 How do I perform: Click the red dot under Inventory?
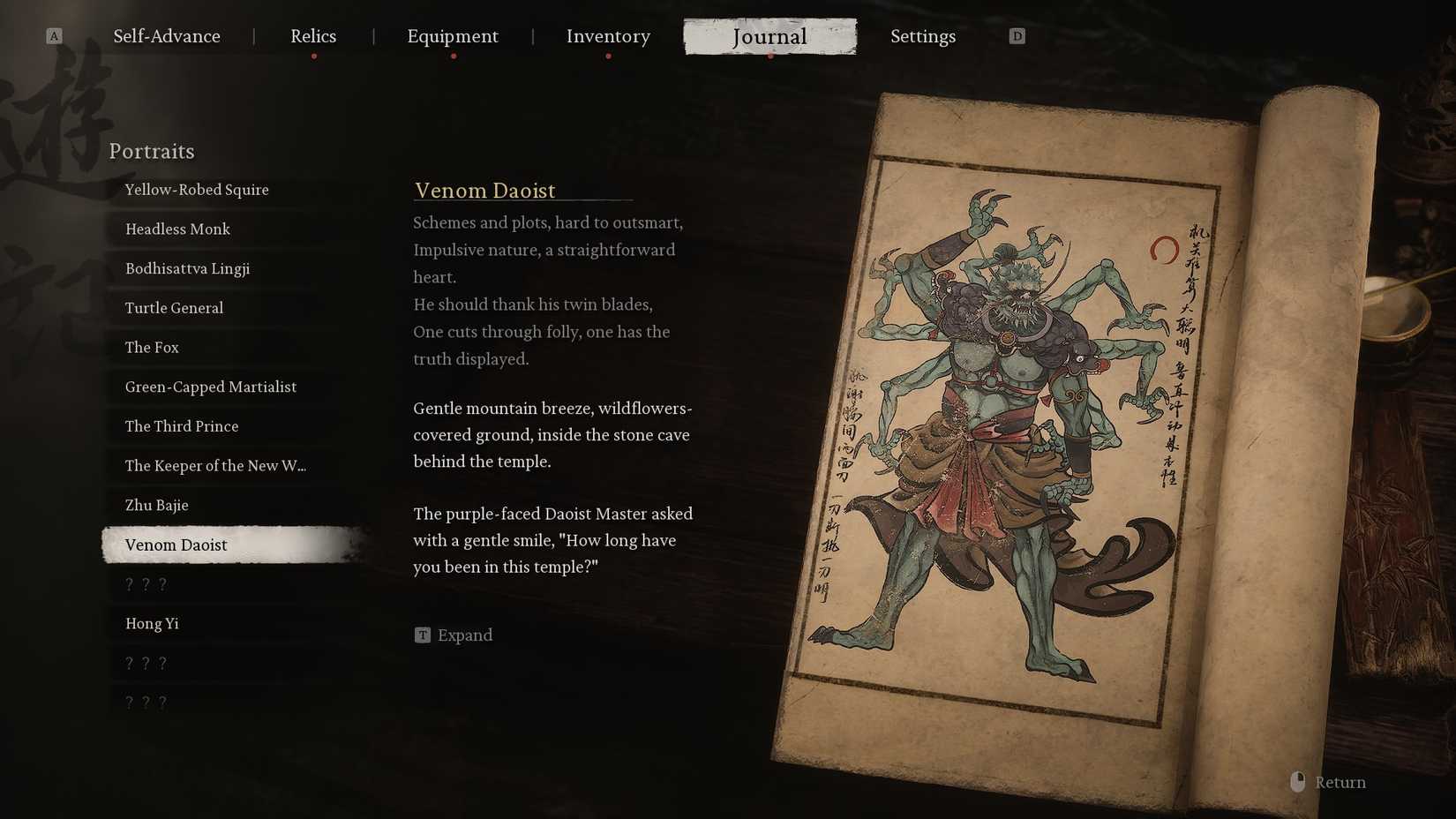(x=608, y=55)
